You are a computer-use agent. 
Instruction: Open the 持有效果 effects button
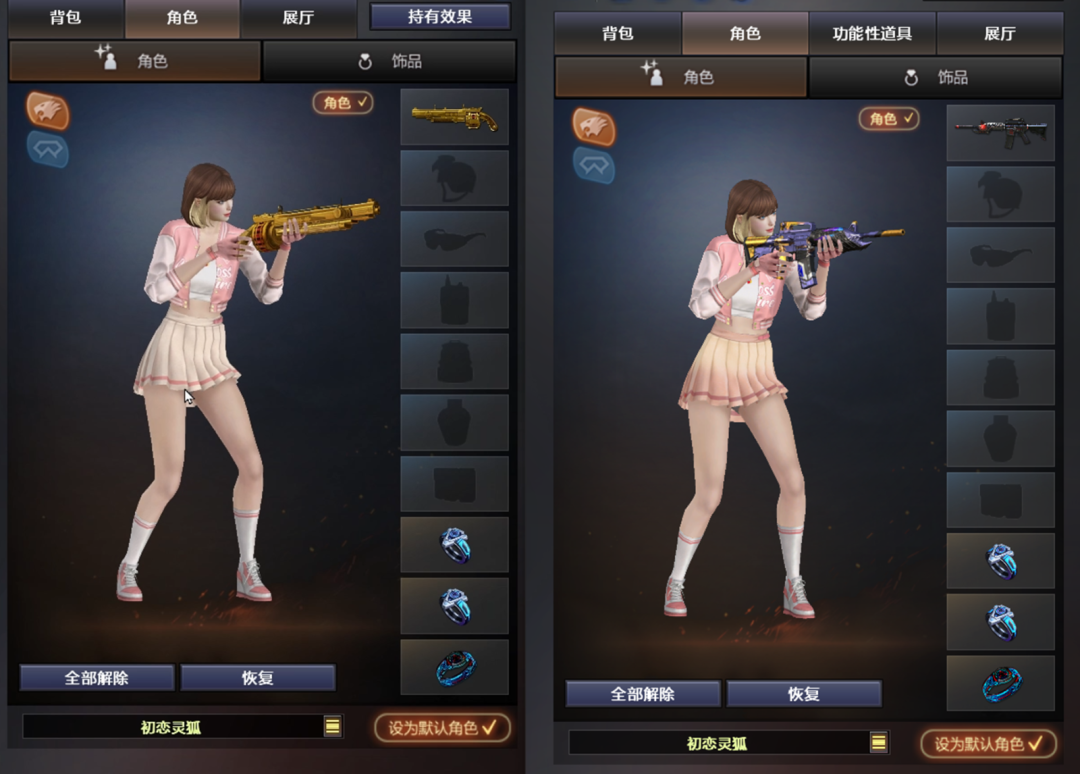[440, 16]
